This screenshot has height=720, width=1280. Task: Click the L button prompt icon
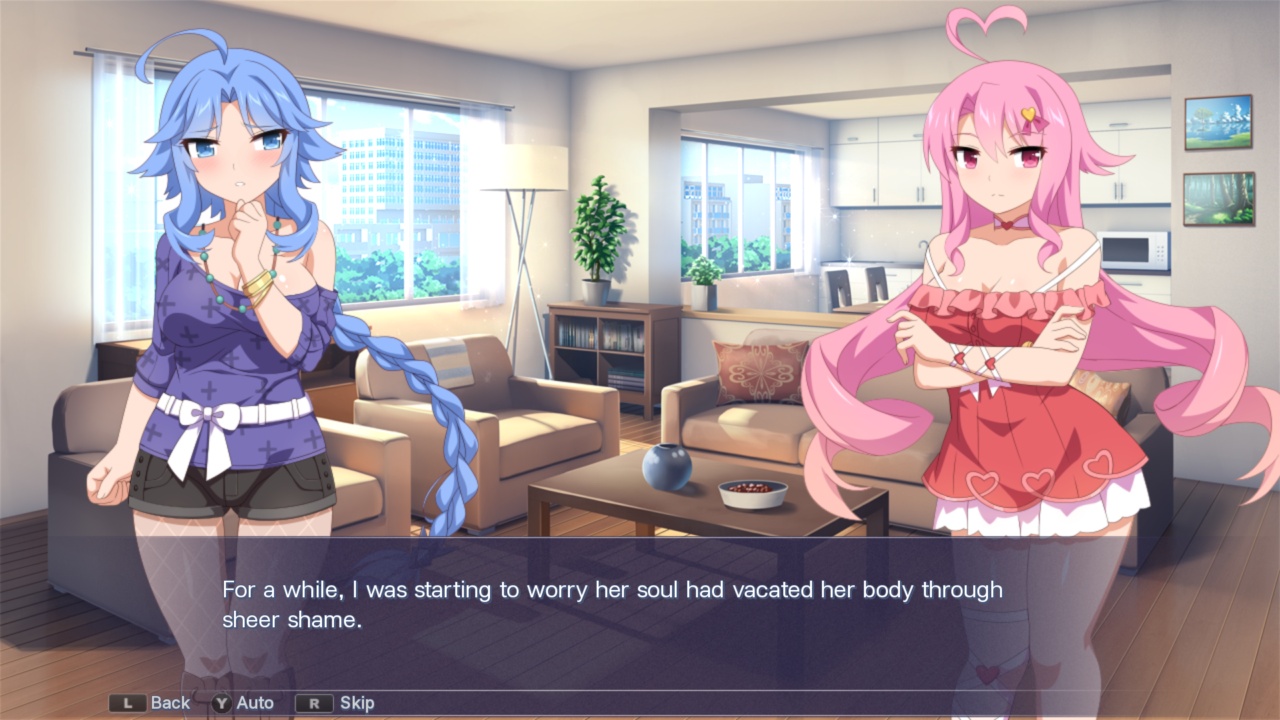coord(129,703)
